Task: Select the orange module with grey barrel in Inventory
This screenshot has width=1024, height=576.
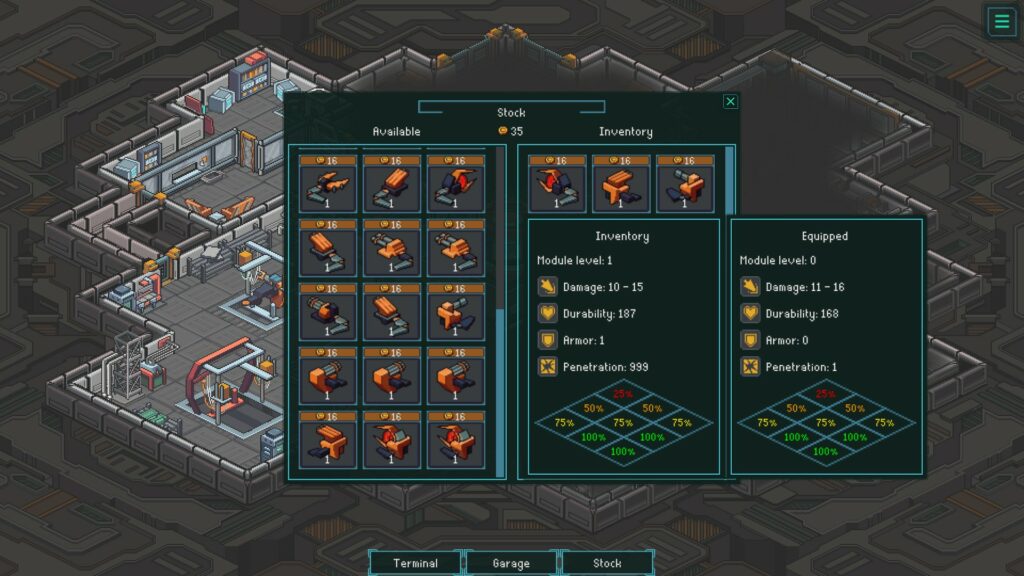Action: pyautogui.click(x=685, y=184)
